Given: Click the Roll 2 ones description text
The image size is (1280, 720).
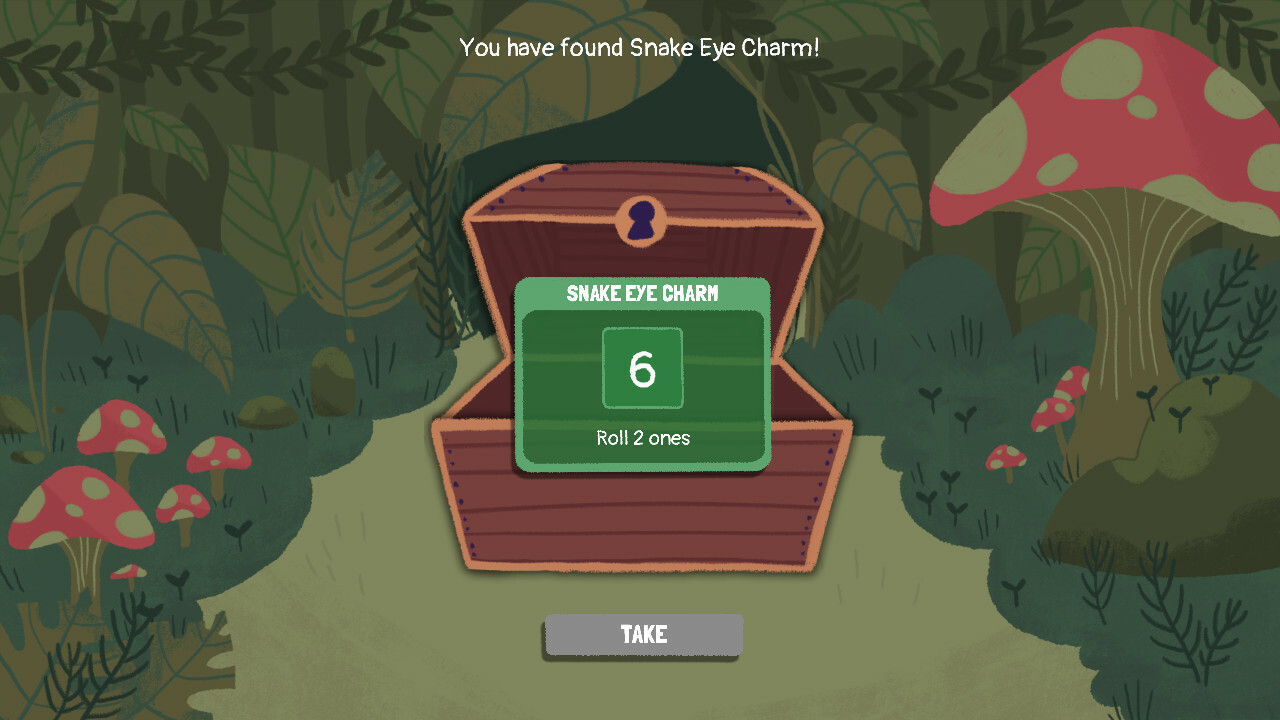Looking at the screenshot, I should tap(643, 437).
